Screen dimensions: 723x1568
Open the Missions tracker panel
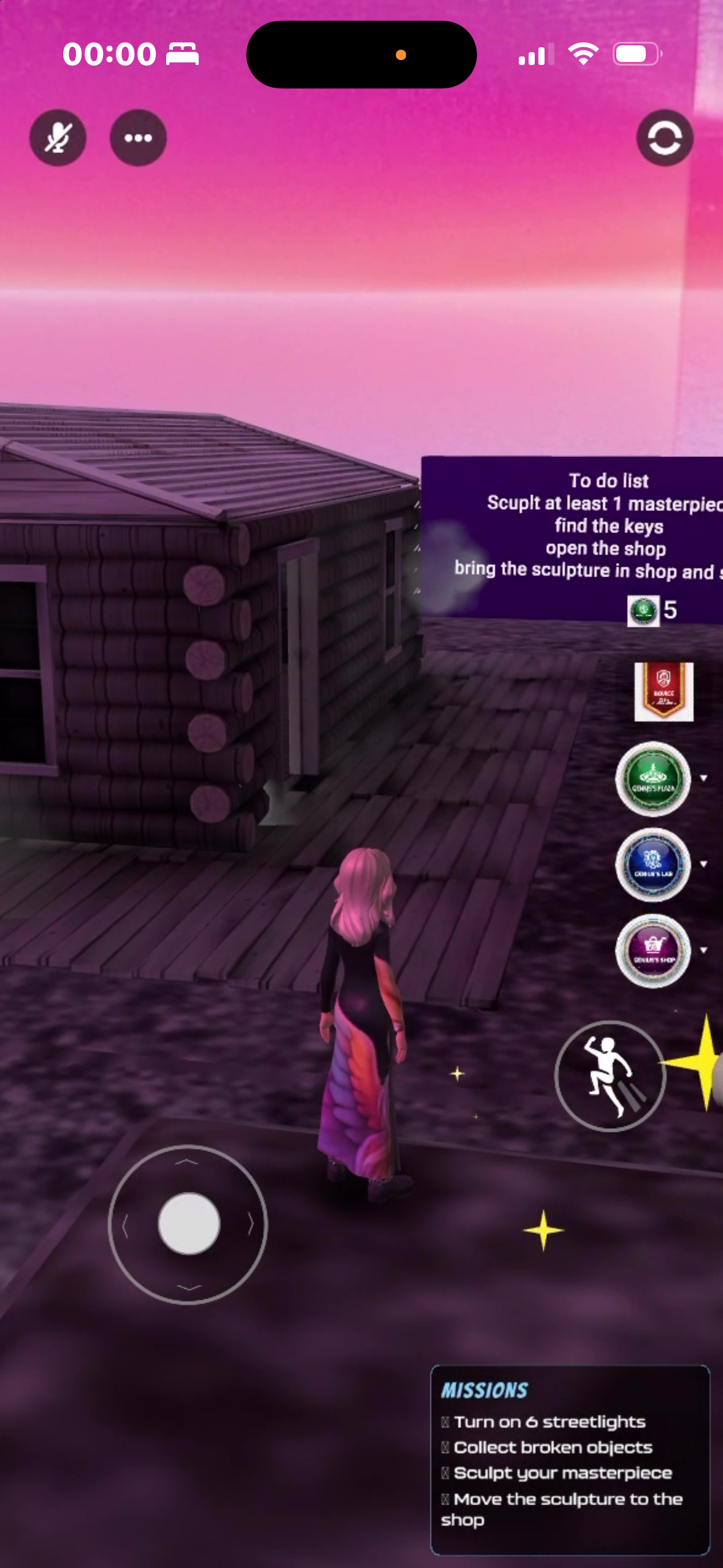(570, 1459)
